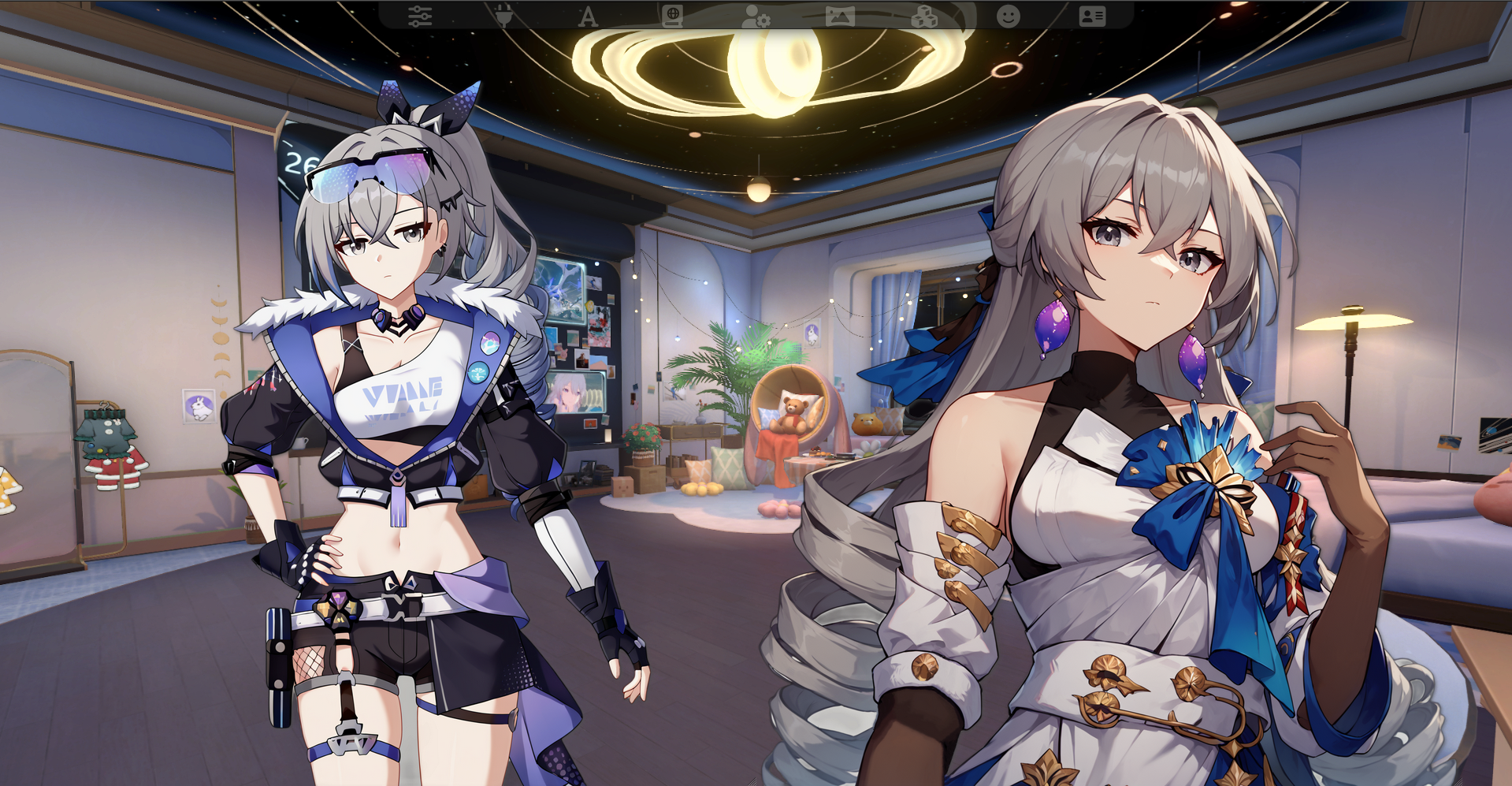The image size is (1512, 786).
Task: Open the globe book world info
Action: point(672,16)
